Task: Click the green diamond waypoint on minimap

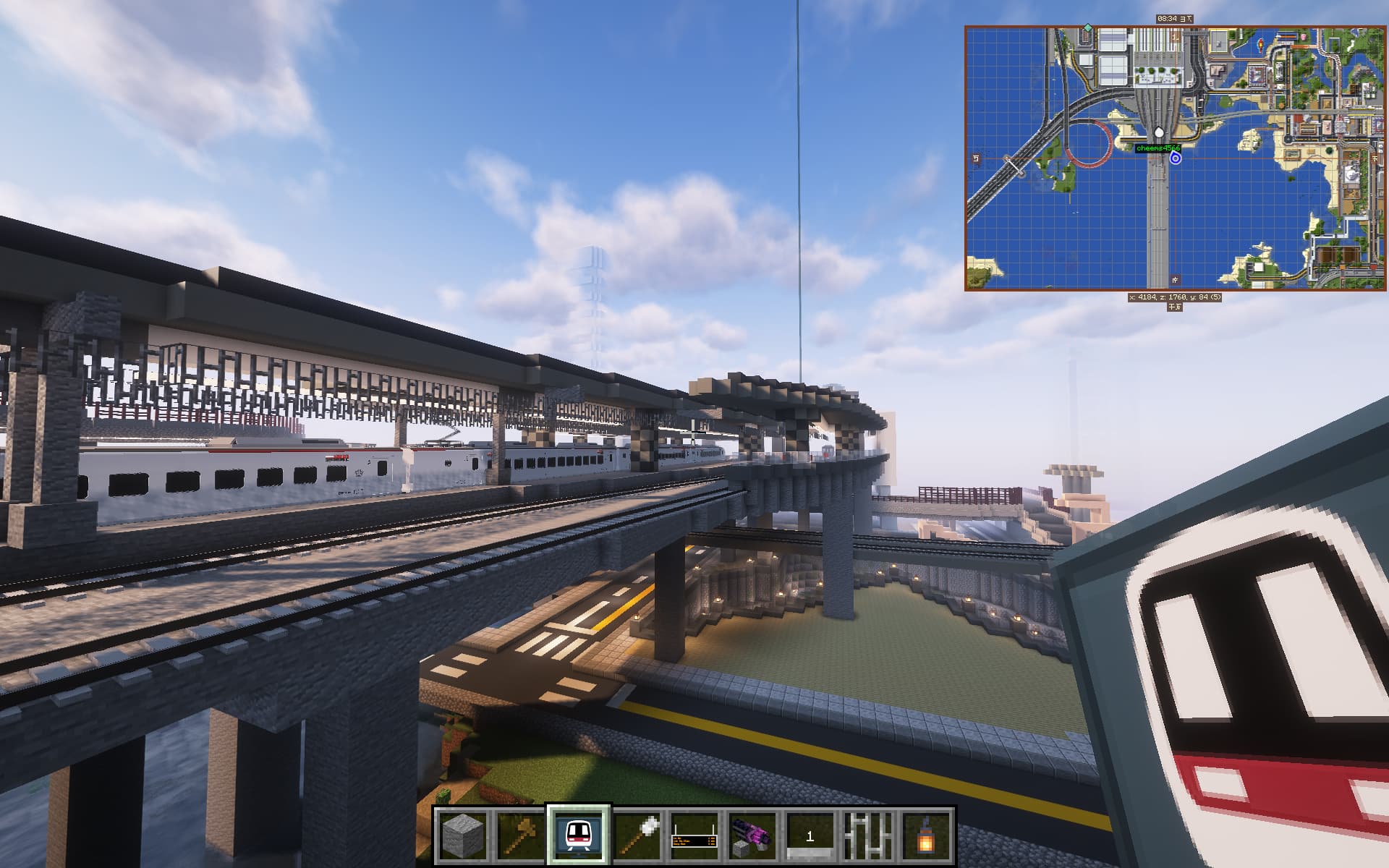Action: point(1087,27)
